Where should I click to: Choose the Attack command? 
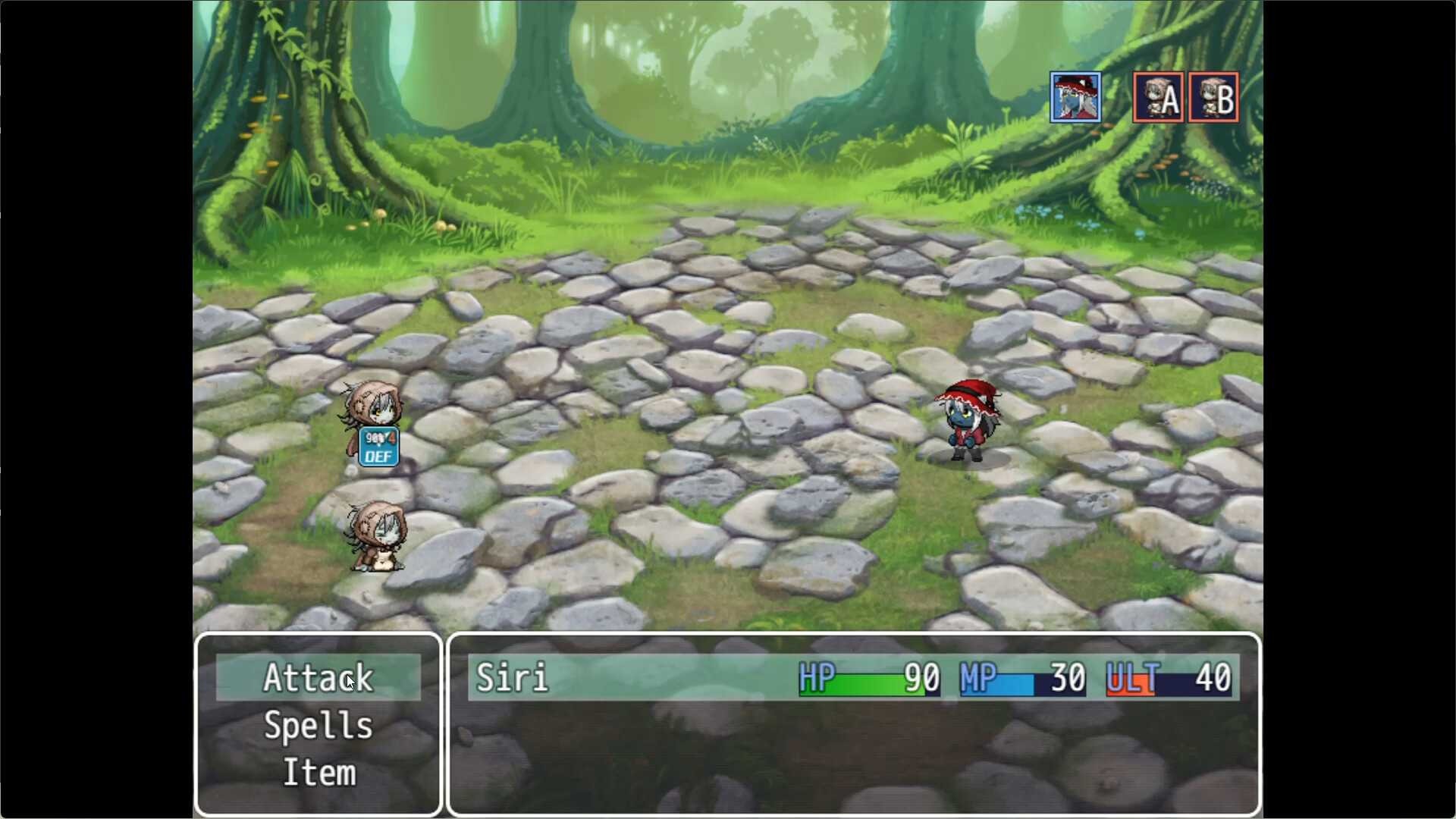pyautogui.click(x=318, y=677)
